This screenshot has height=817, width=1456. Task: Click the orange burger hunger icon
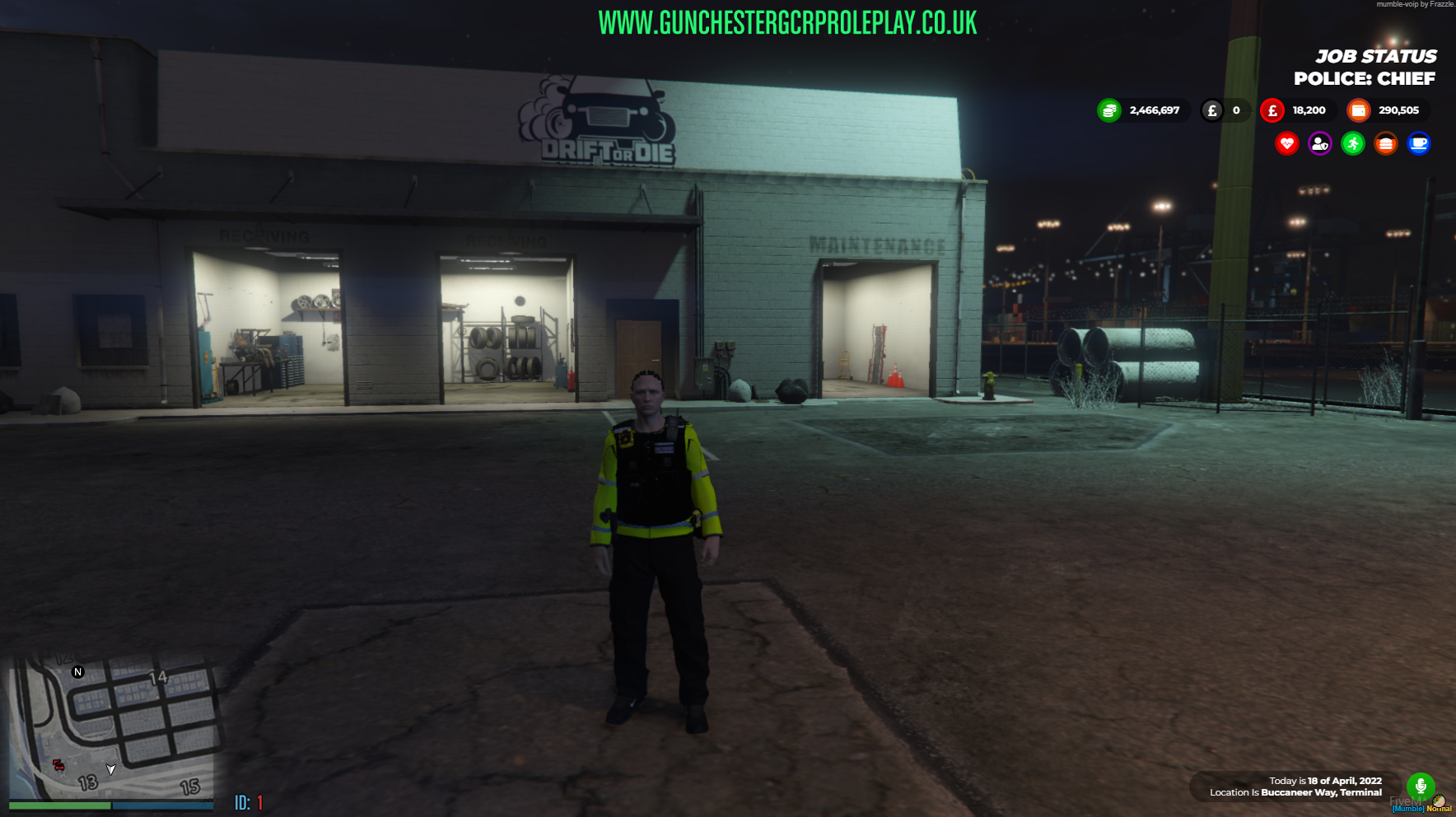tap(1387, 144)
